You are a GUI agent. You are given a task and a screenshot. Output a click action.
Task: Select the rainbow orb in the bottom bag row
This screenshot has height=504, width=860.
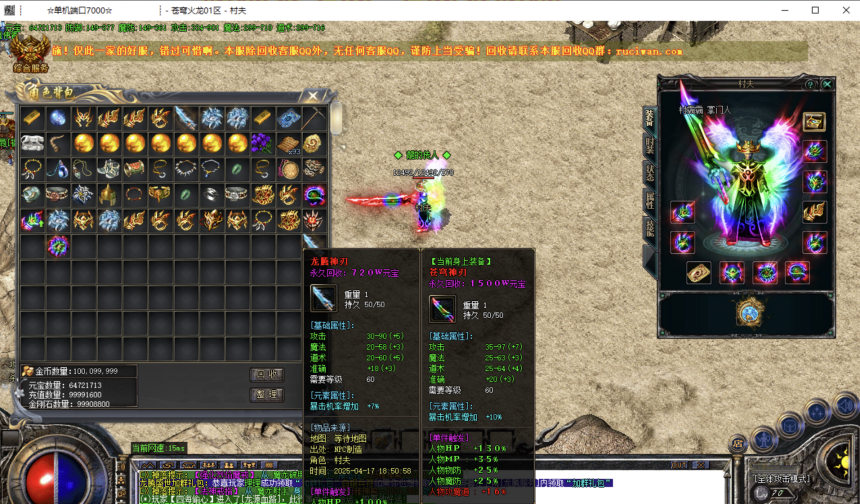(58, 245)
